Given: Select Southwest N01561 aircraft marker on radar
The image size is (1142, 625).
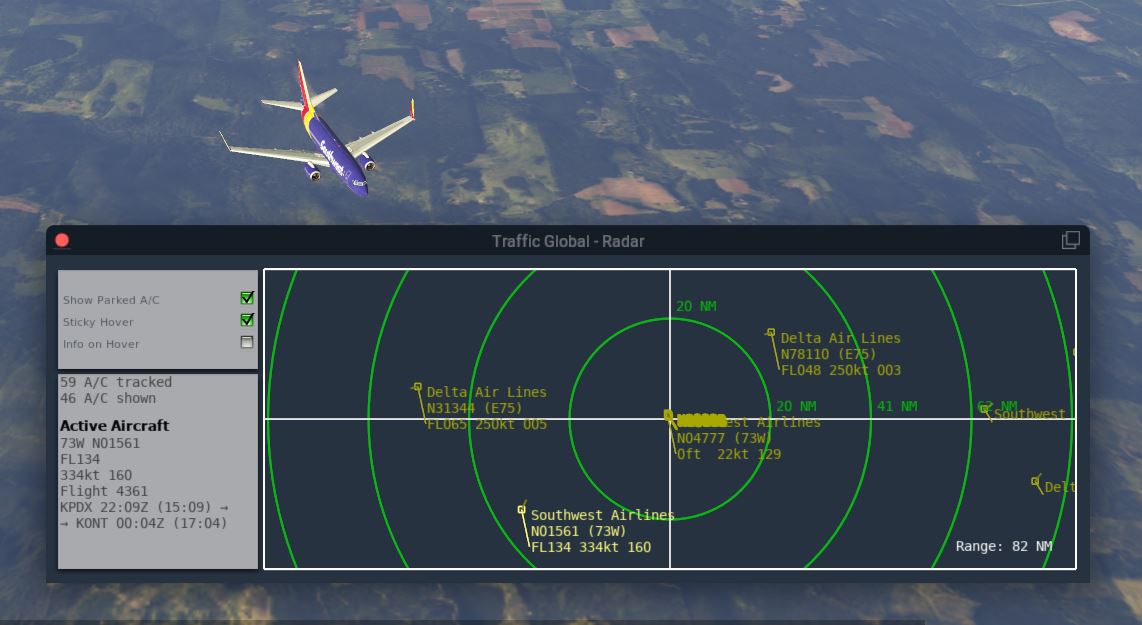Looking at the screenshot, I should pos(521,510).
